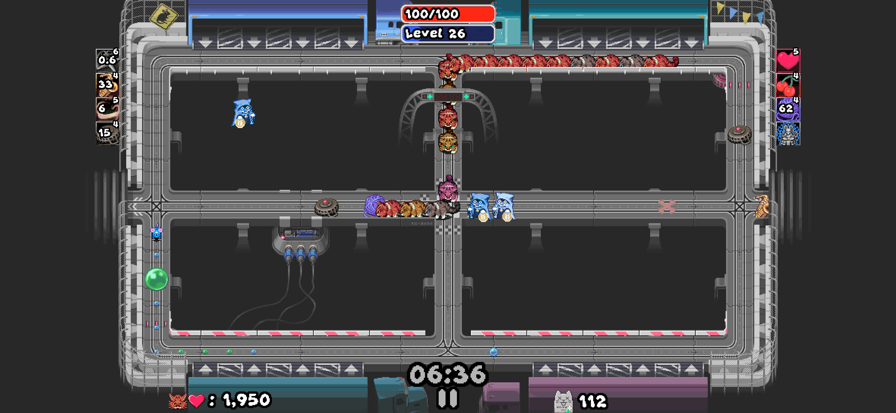
Task: Choose the pink swirl icon showing 6
Action: [107, 108]
